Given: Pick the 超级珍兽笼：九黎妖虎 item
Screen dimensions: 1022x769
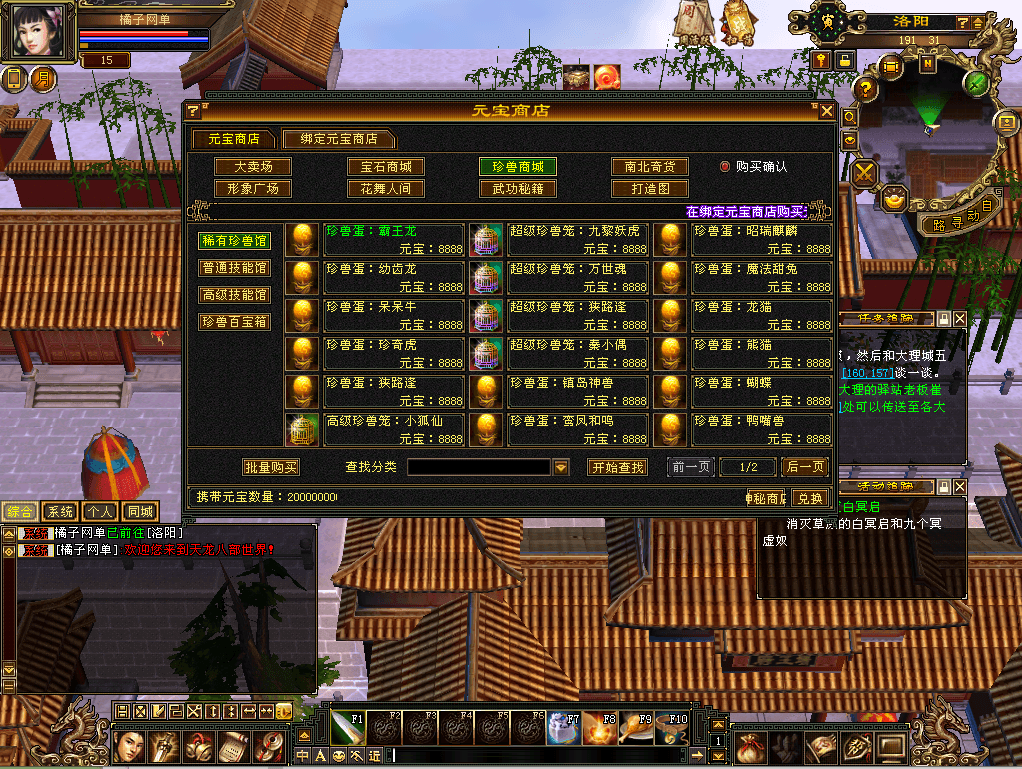Looking at the screenshot, I should (x=578, y=240).
